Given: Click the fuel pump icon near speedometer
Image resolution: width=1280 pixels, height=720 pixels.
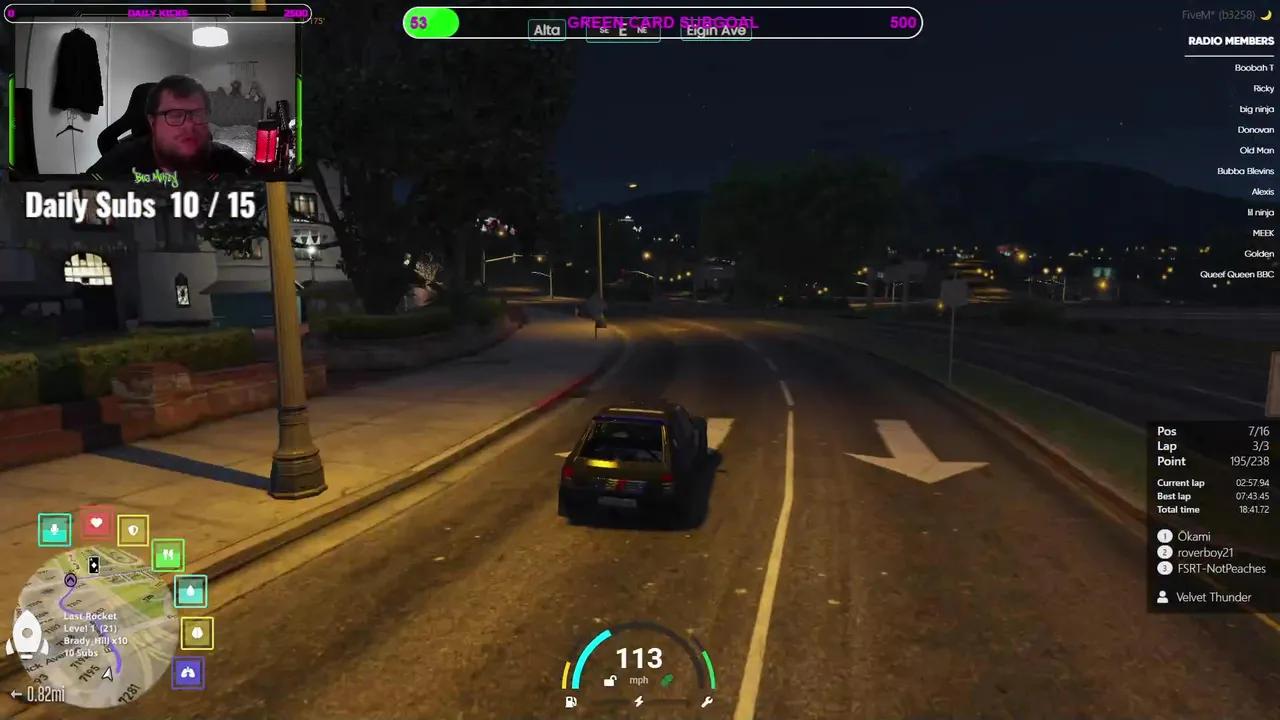Looking at the screenshot, I should (x=570, y=702).
